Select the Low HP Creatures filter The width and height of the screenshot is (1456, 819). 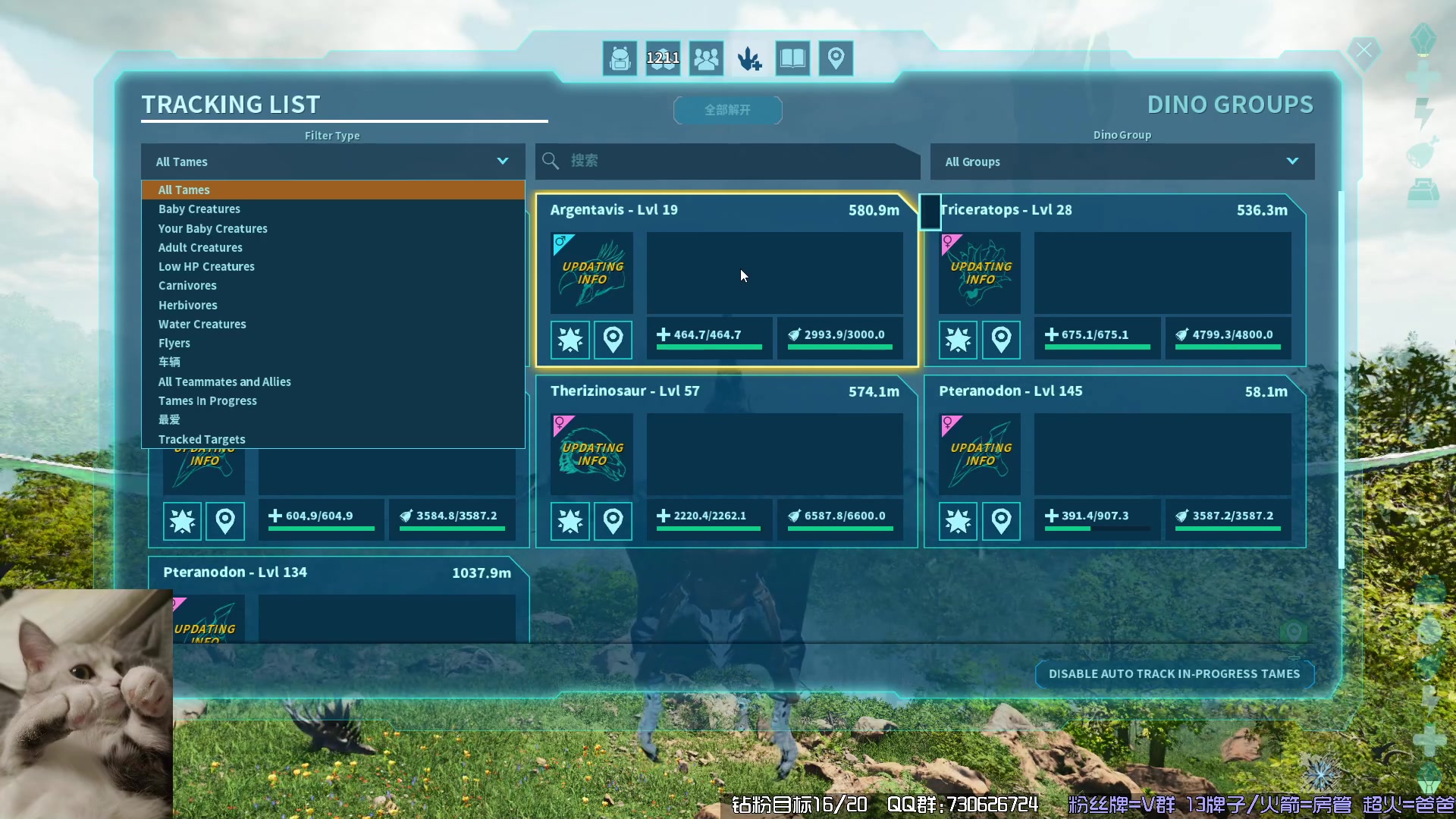tap(206, 267)
